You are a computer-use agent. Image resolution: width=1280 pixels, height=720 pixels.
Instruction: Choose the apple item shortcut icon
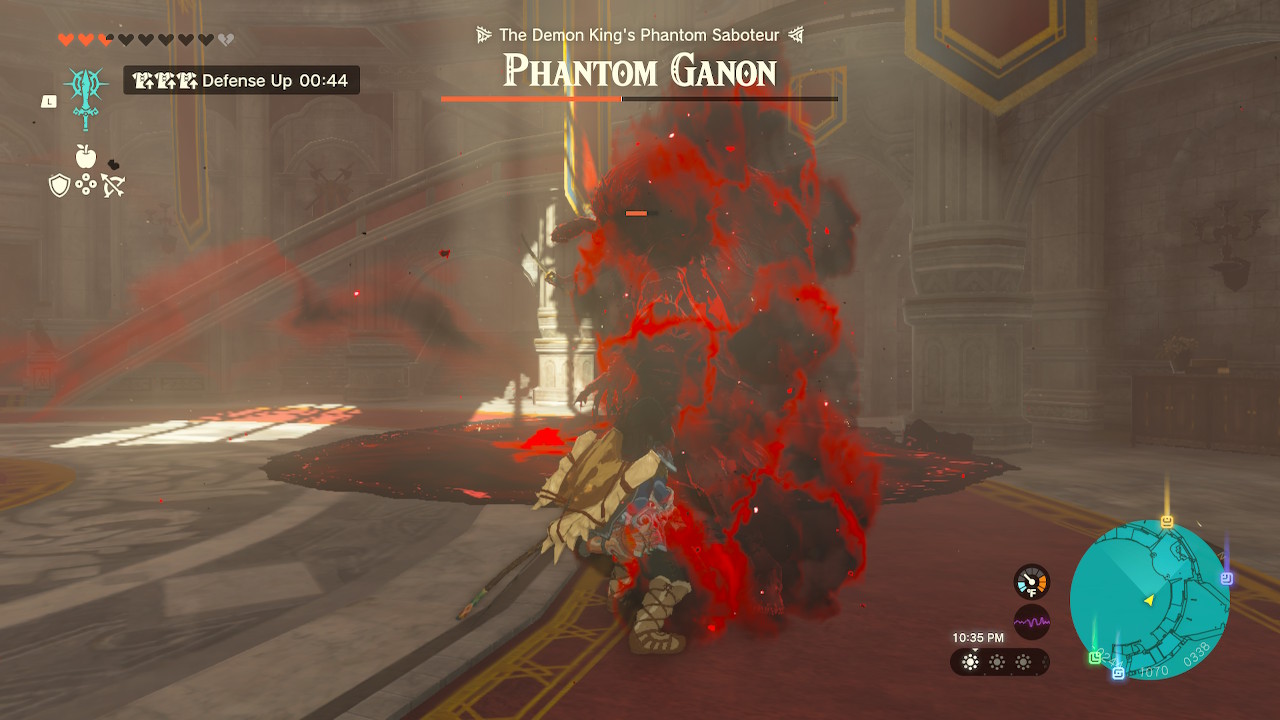tap(86, 156)
